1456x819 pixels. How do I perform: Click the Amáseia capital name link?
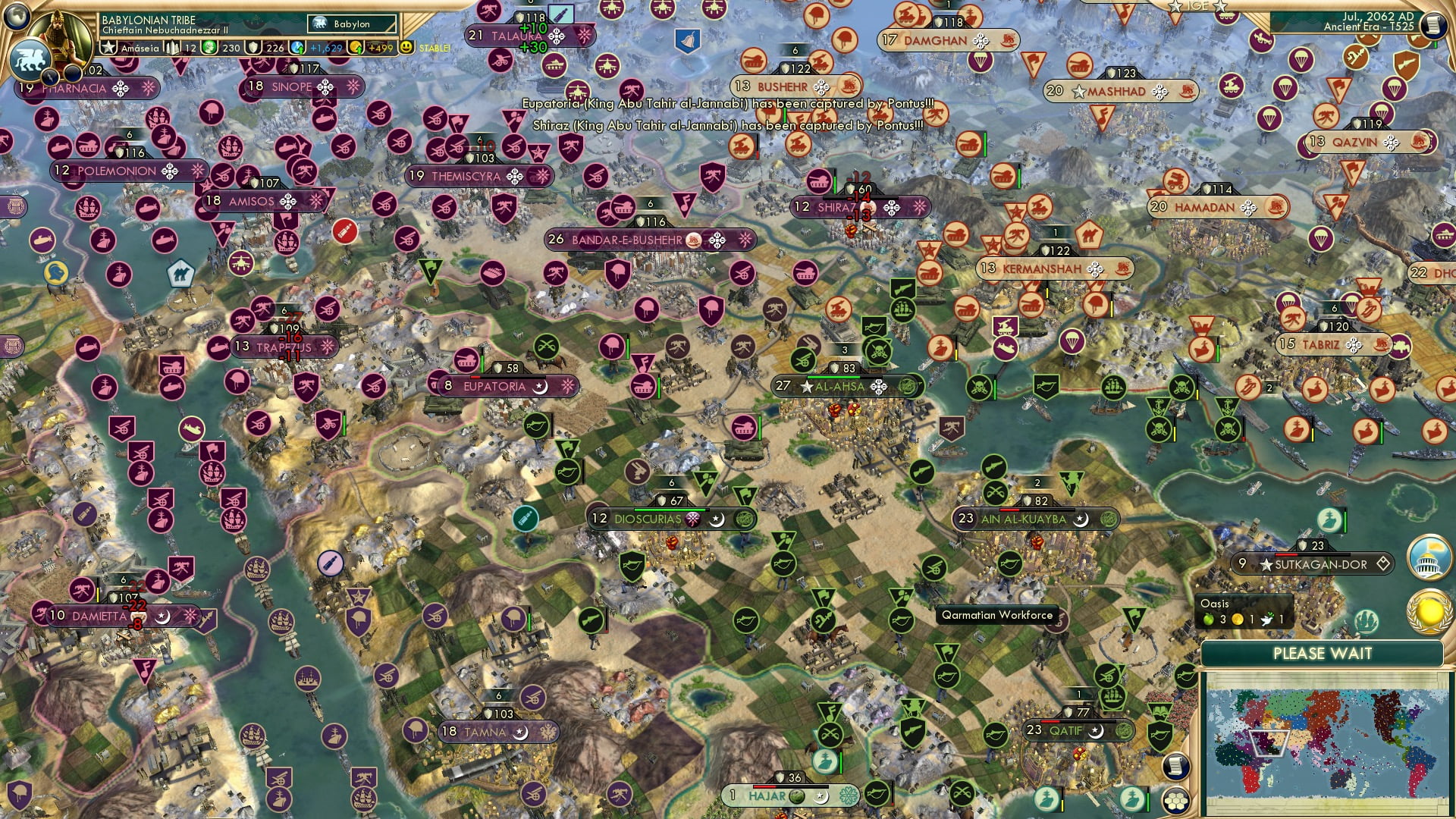click(140, 47)
